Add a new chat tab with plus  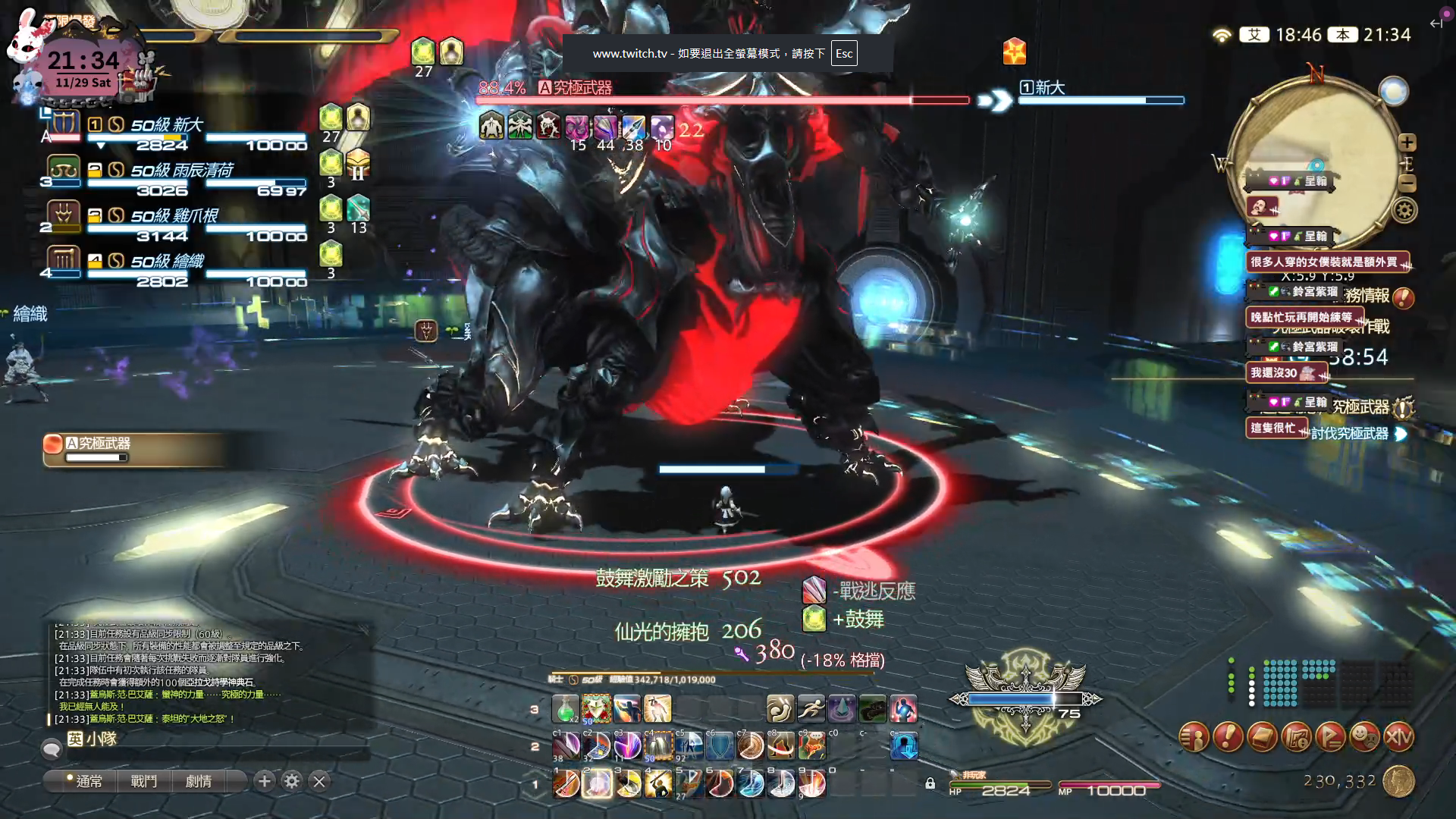pyautogui.click(x=264, y=781)
